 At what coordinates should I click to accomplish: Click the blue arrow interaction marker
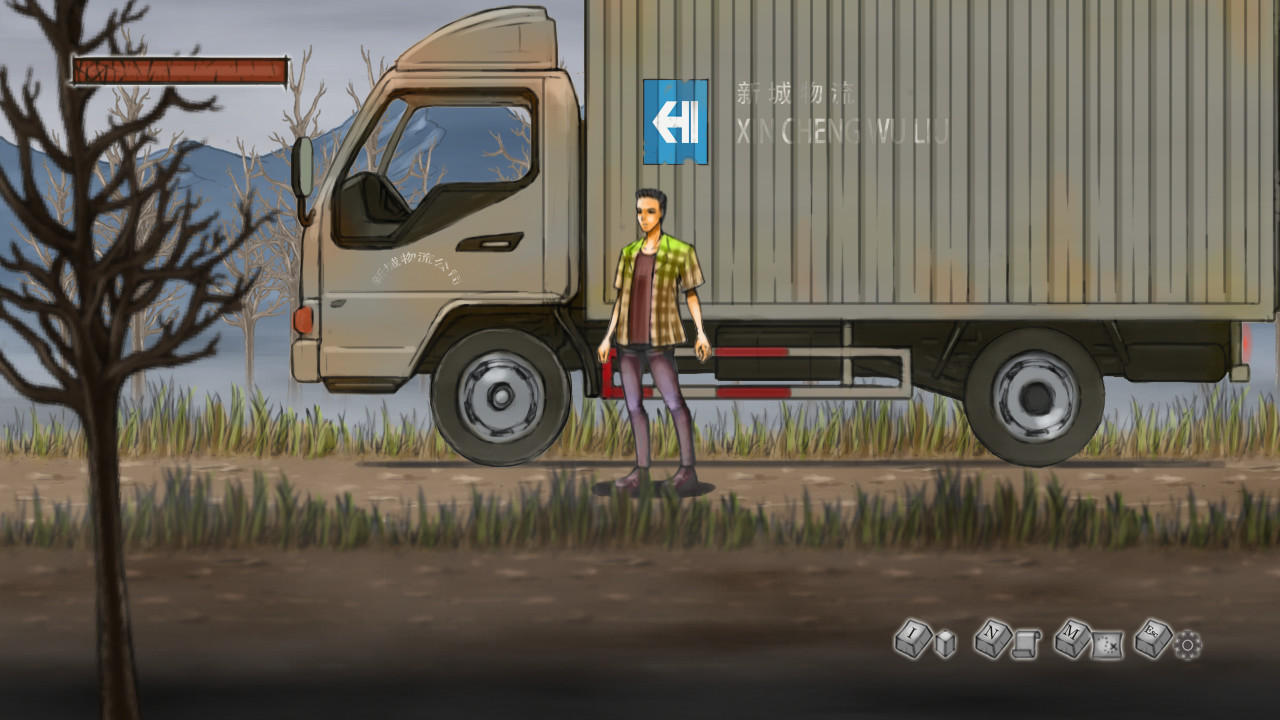pos(675,122)
